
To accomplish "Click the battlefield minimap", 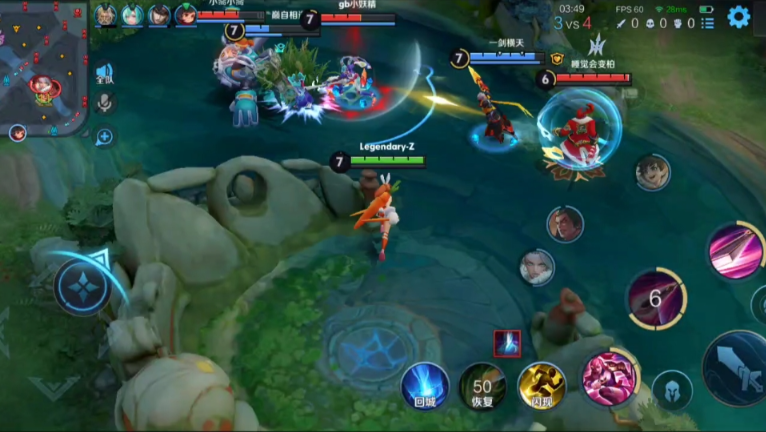I will [x=43, y=66].
